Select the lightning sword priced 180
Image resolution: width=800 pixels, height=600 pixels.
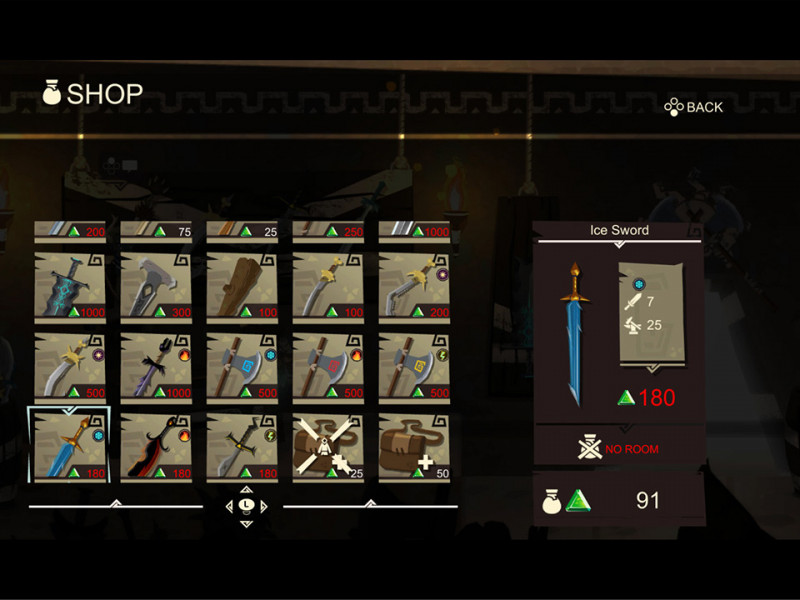pos(242,447)
